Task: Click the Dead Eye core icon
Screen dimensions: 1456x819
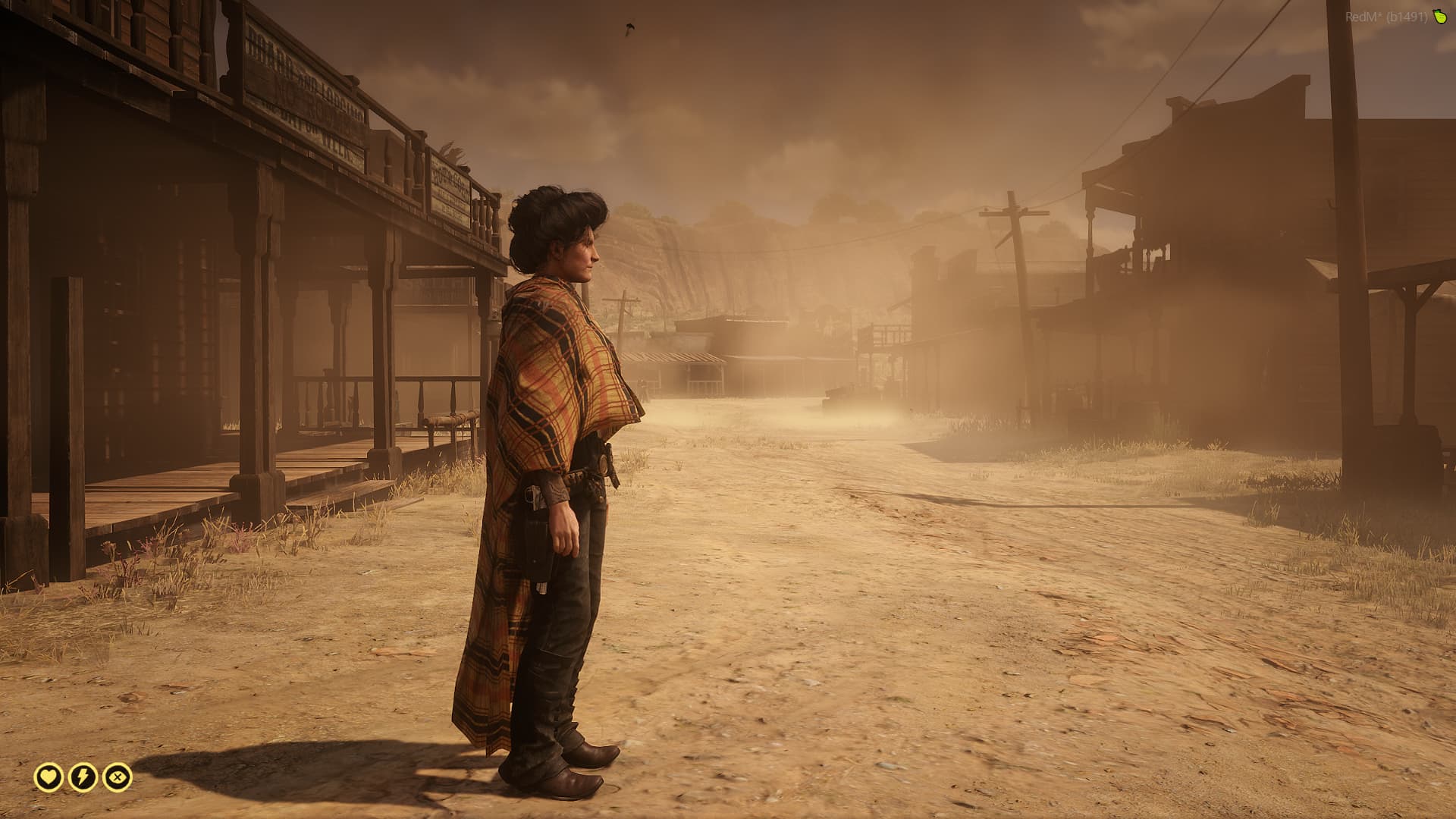Action: (x=118, y=777)
